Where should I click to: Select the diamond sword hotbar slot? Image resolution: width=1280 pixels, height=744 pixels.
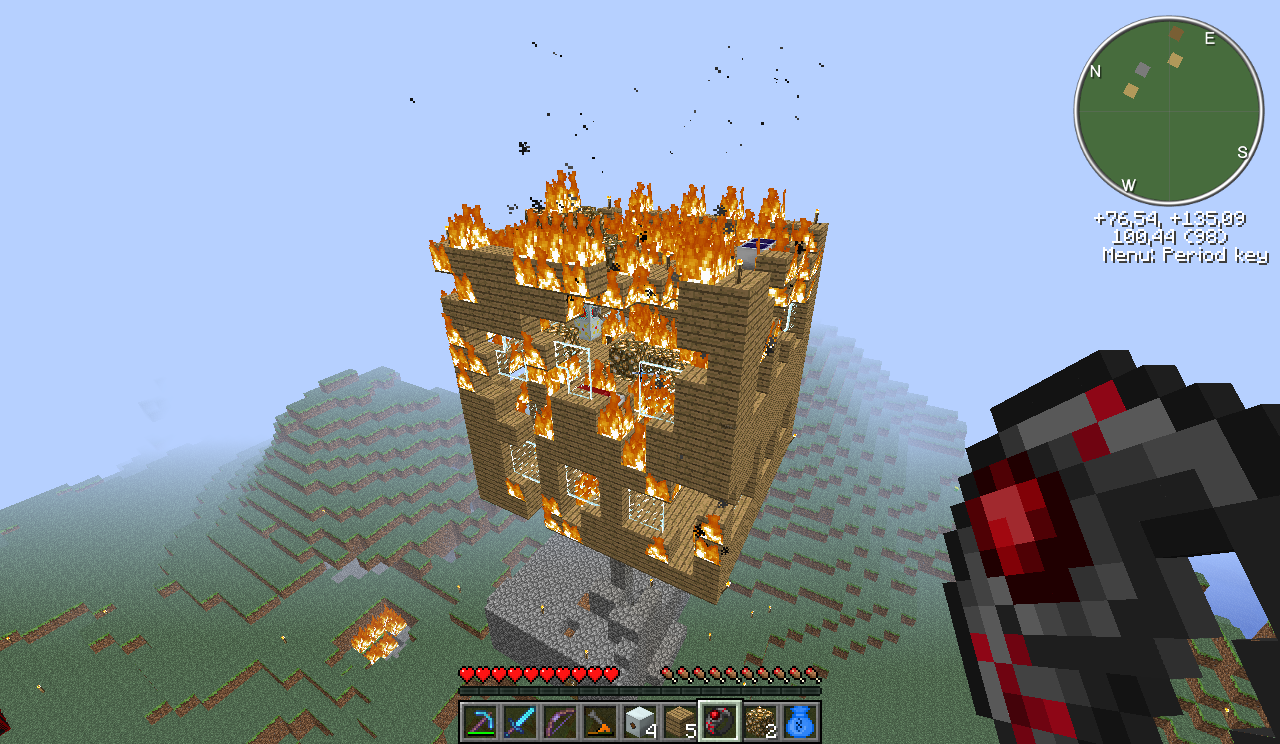pyautogui.click(x=520, y=721)
